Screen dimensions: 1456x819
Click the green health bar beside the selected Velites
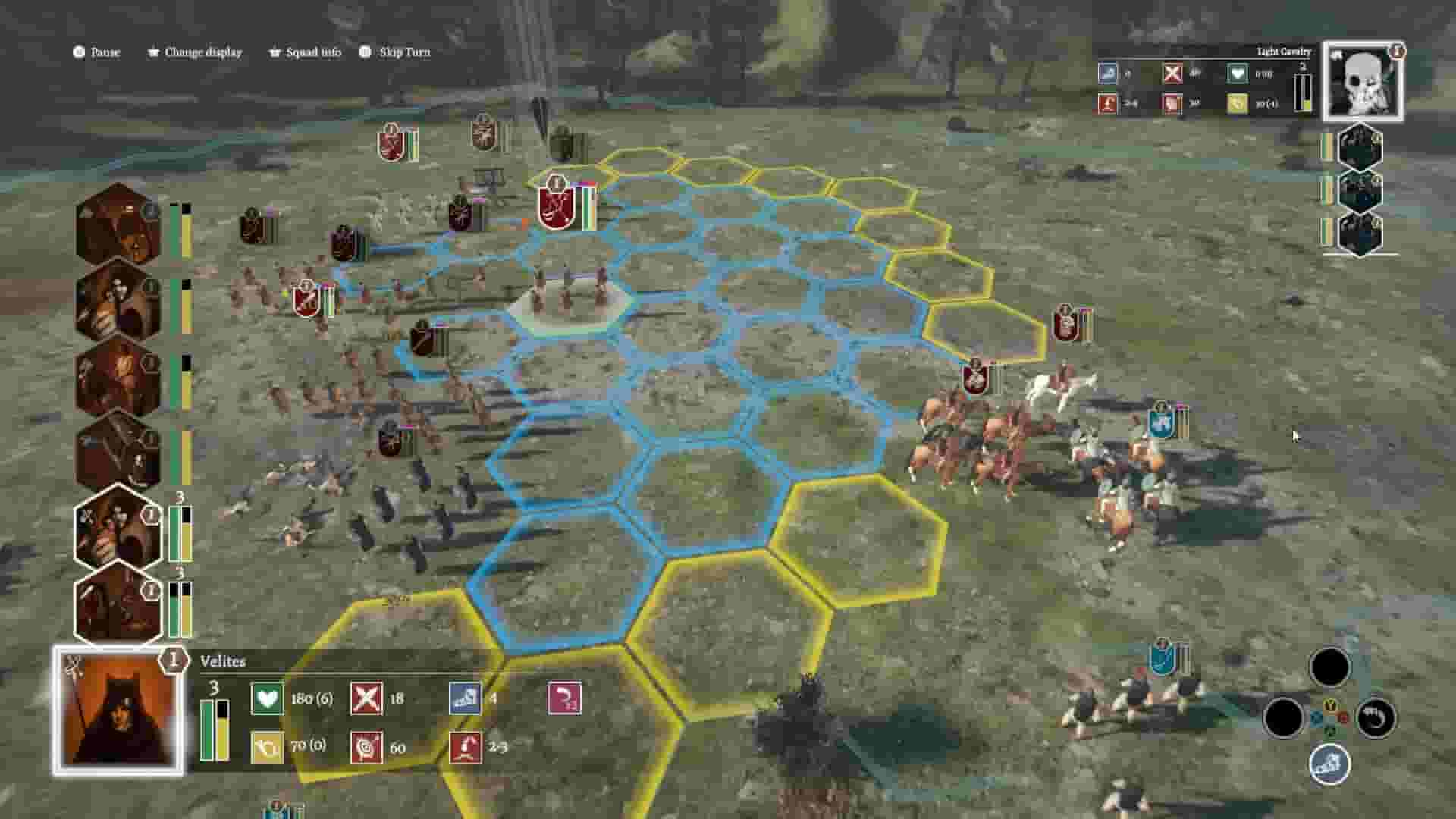[206, 731]
